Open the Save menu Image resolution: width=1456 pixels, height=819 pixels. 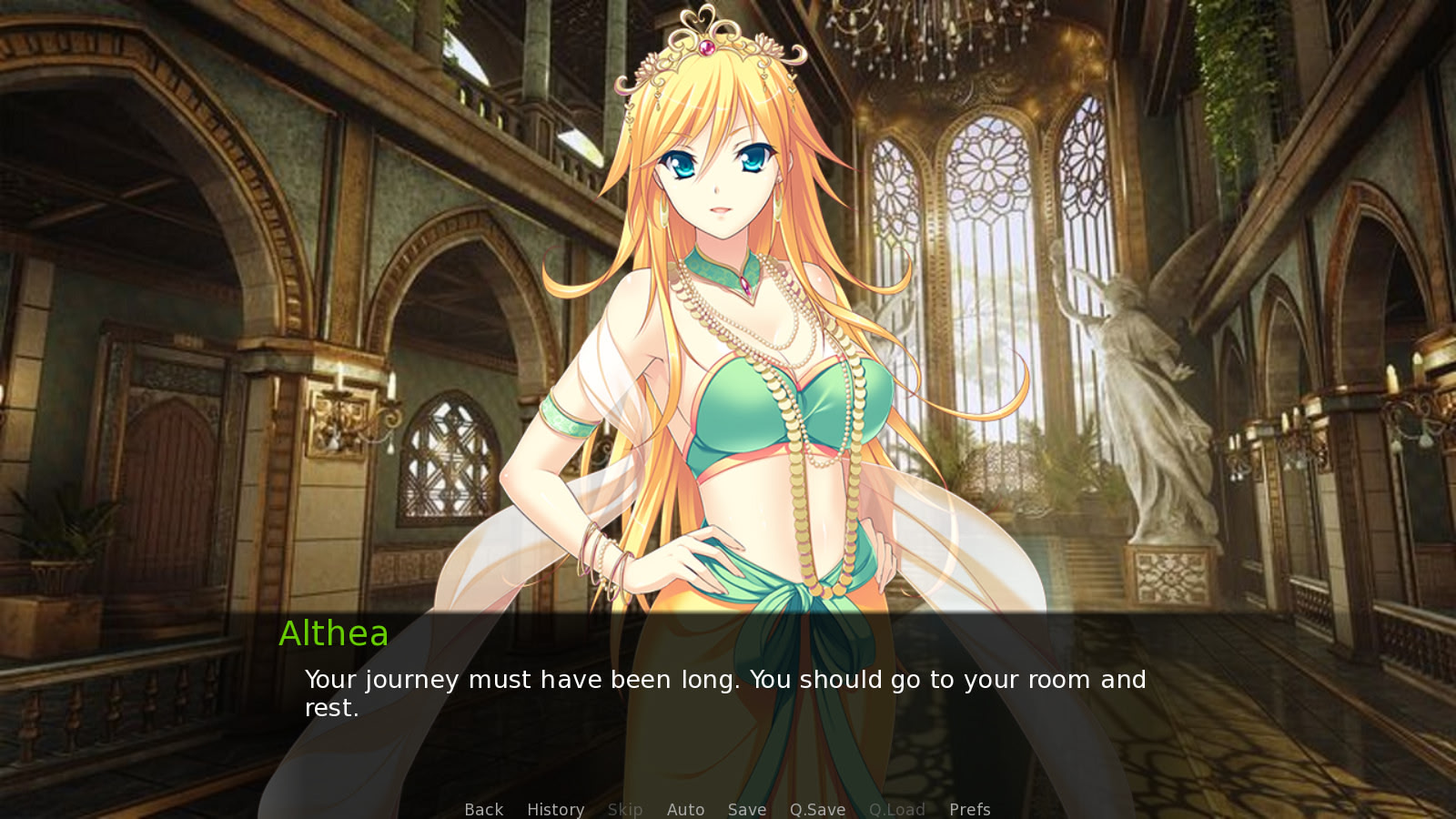pyautogui.click(x=746, y=809)
